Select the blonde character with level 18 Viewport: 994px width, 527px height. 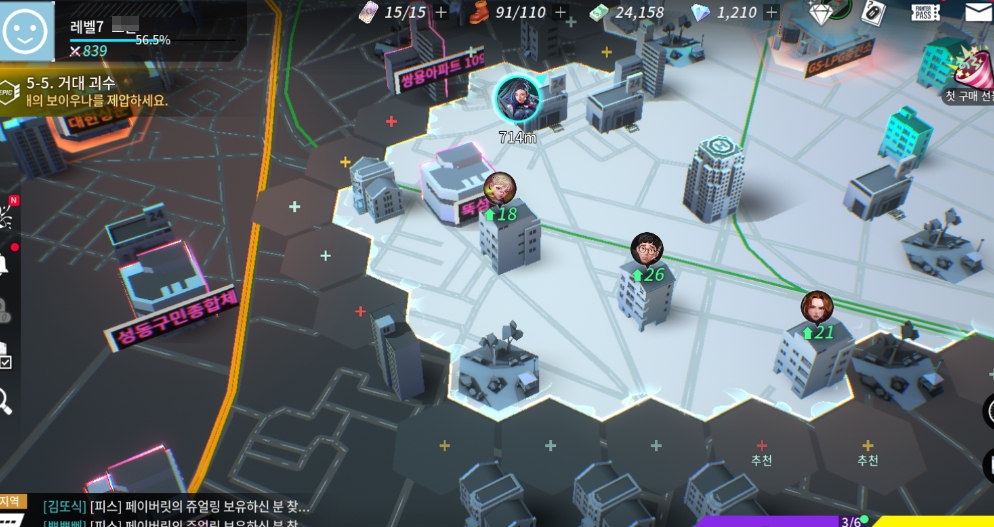tap(500, 187)
